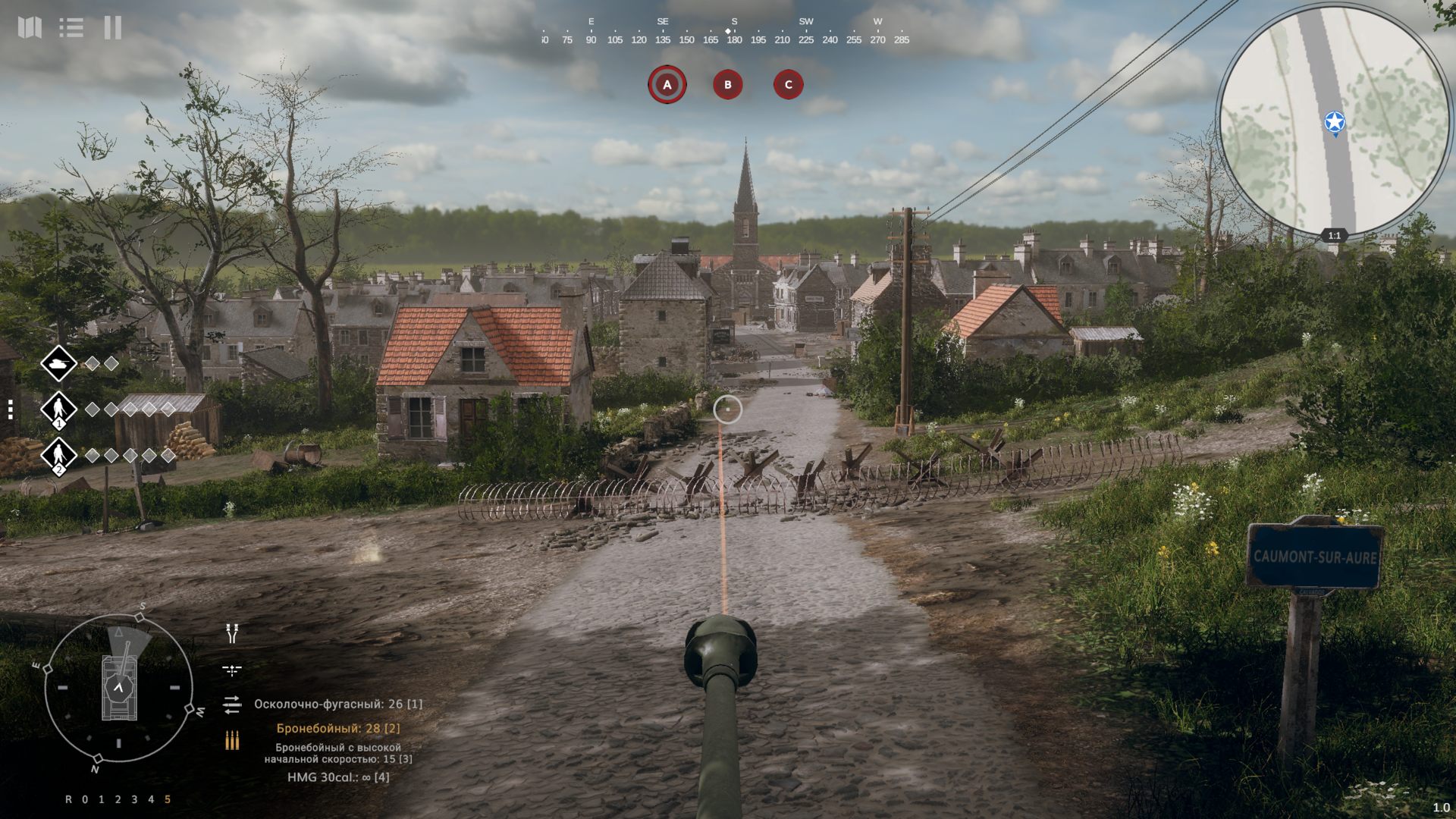Click the minimap 1:1 scale label
The image size is (1456, 819).
pyautogui.click(x=1334, y=236)
